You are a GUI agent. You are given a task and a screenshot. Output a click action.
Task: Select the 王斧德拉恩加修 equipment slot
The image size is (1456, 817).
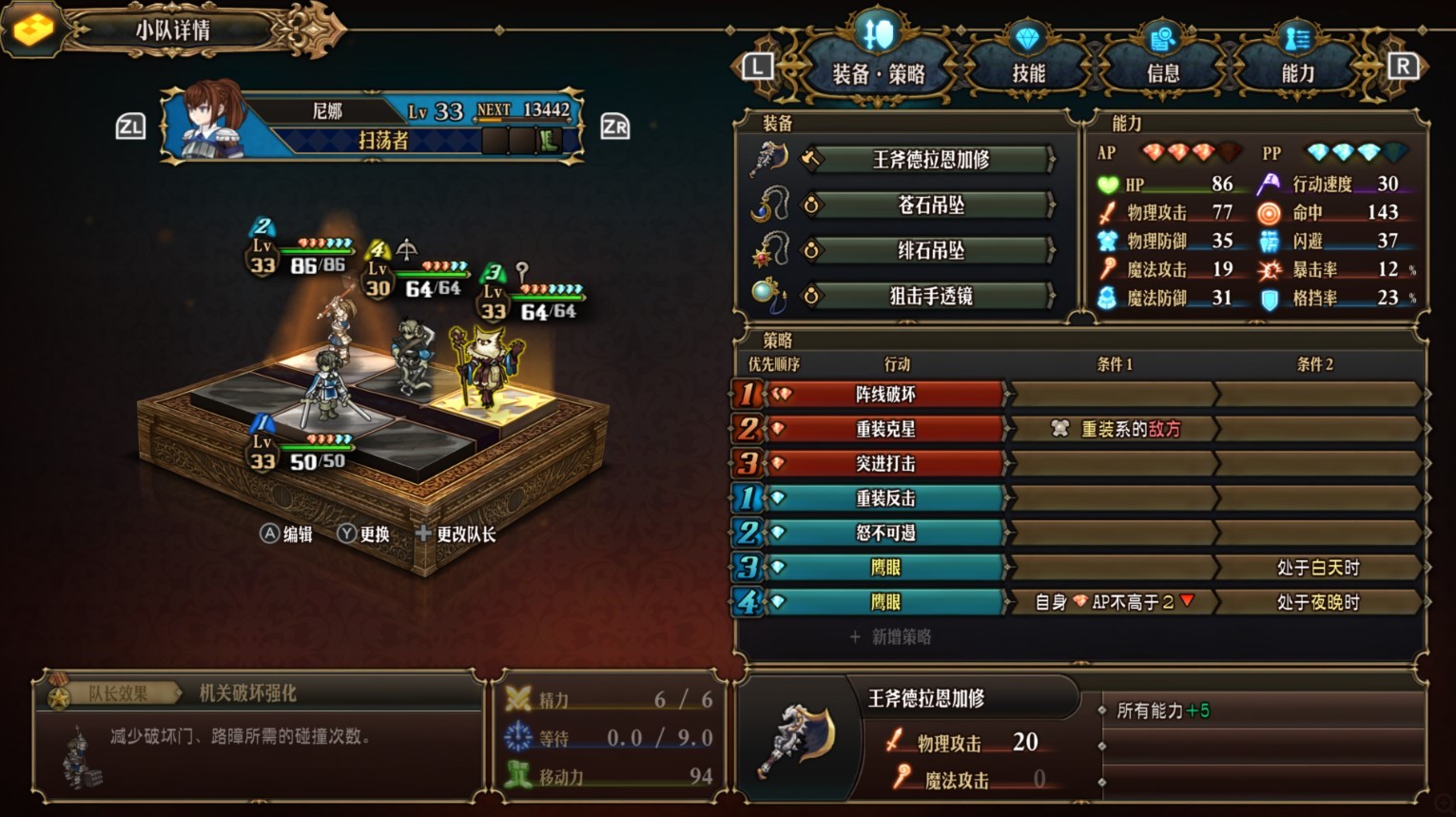coord(930,160)
